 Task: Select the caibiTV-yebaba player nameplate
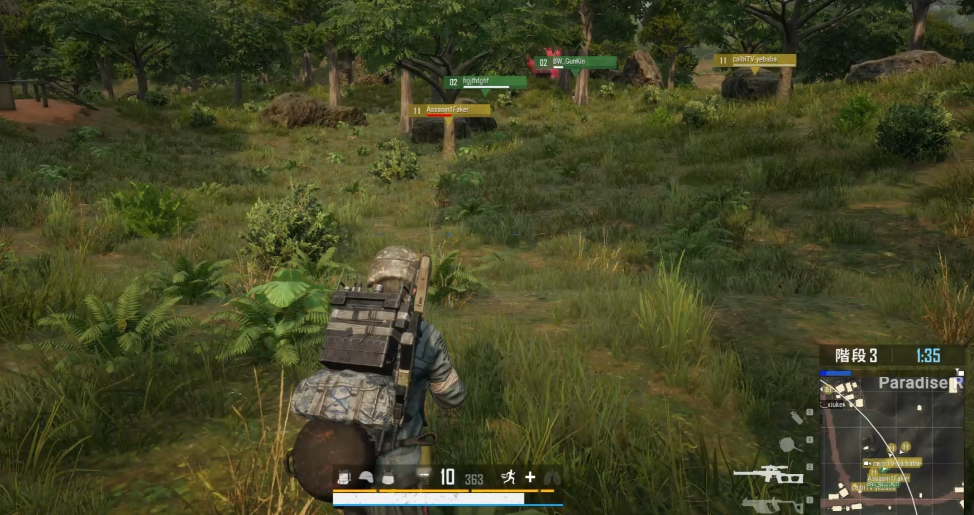point(755,60)
